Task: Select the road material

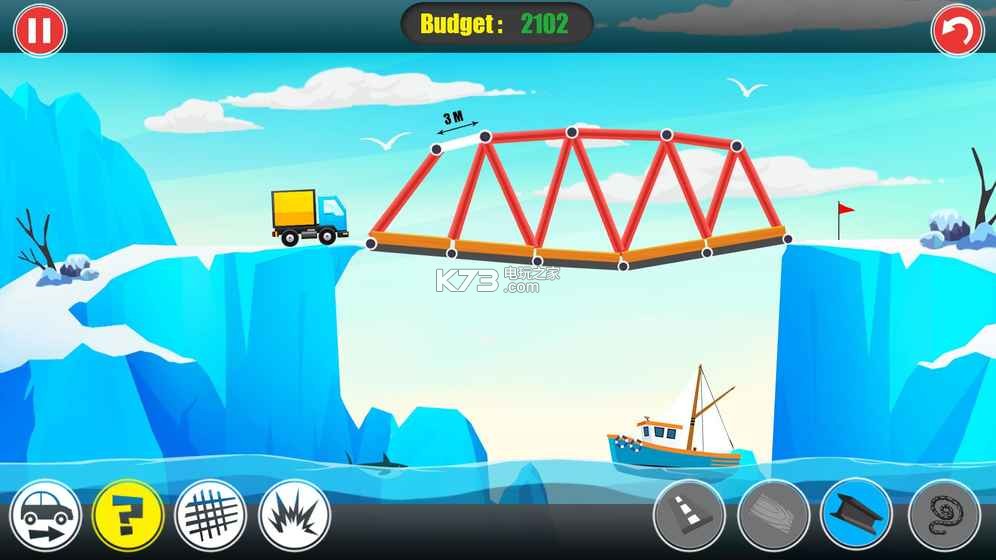Action: (688, 517)
